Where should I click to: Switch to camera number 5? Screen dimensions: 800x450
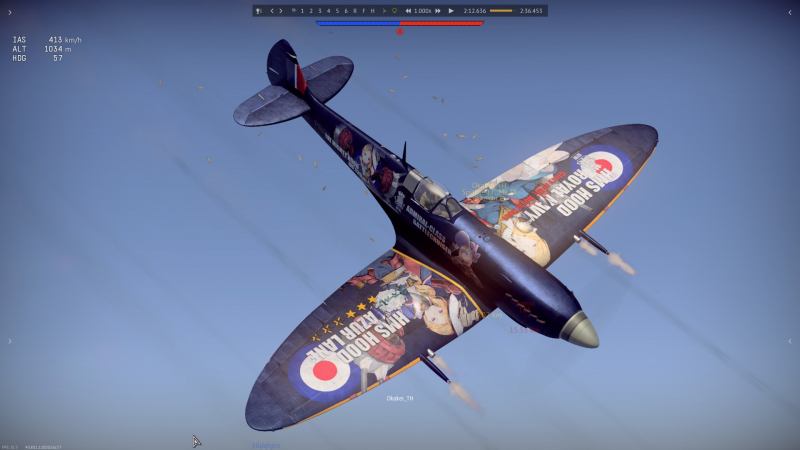[x=337, y=11]
